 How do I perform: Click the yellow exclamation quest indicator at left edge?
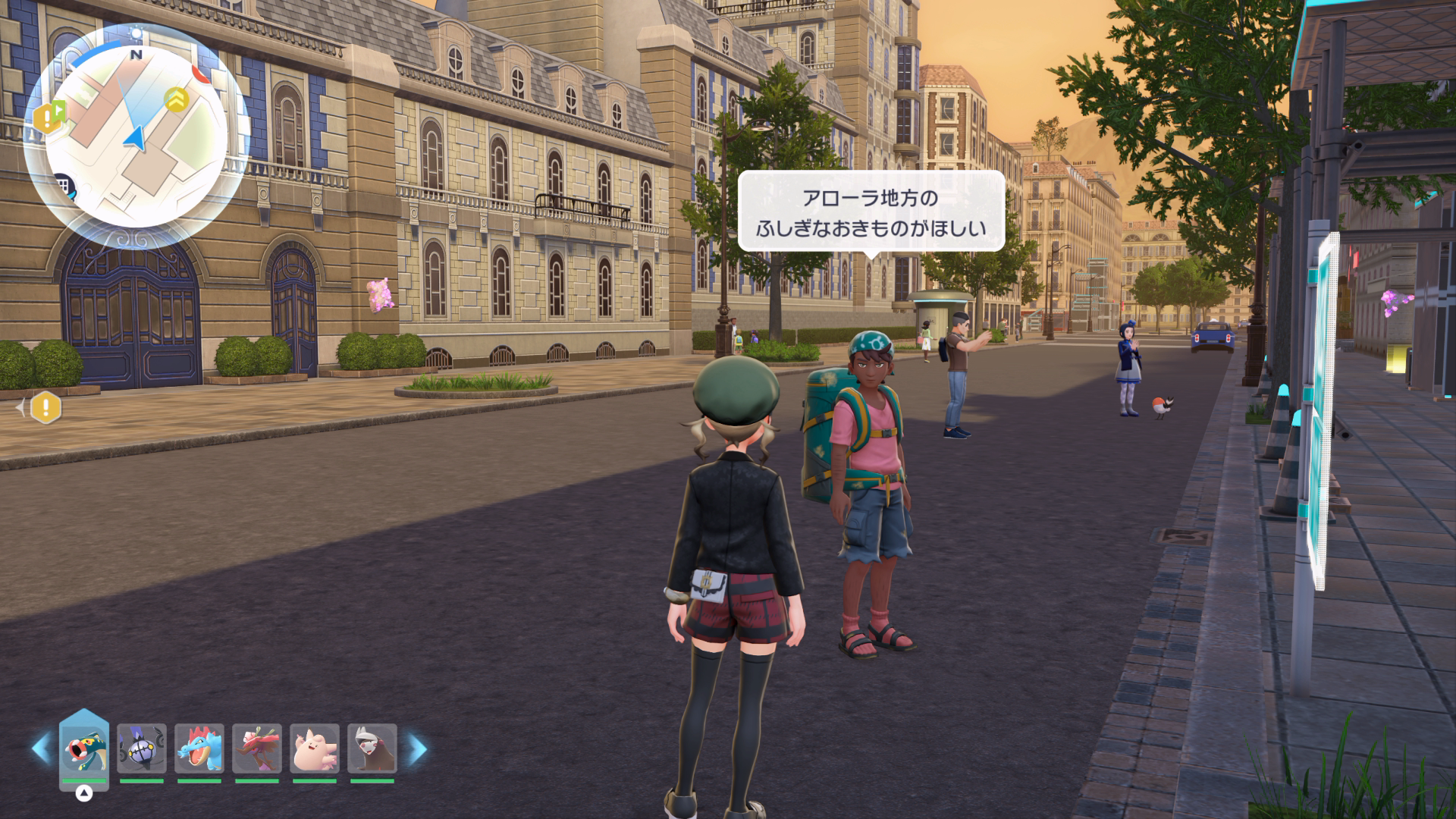coord(46,409)
